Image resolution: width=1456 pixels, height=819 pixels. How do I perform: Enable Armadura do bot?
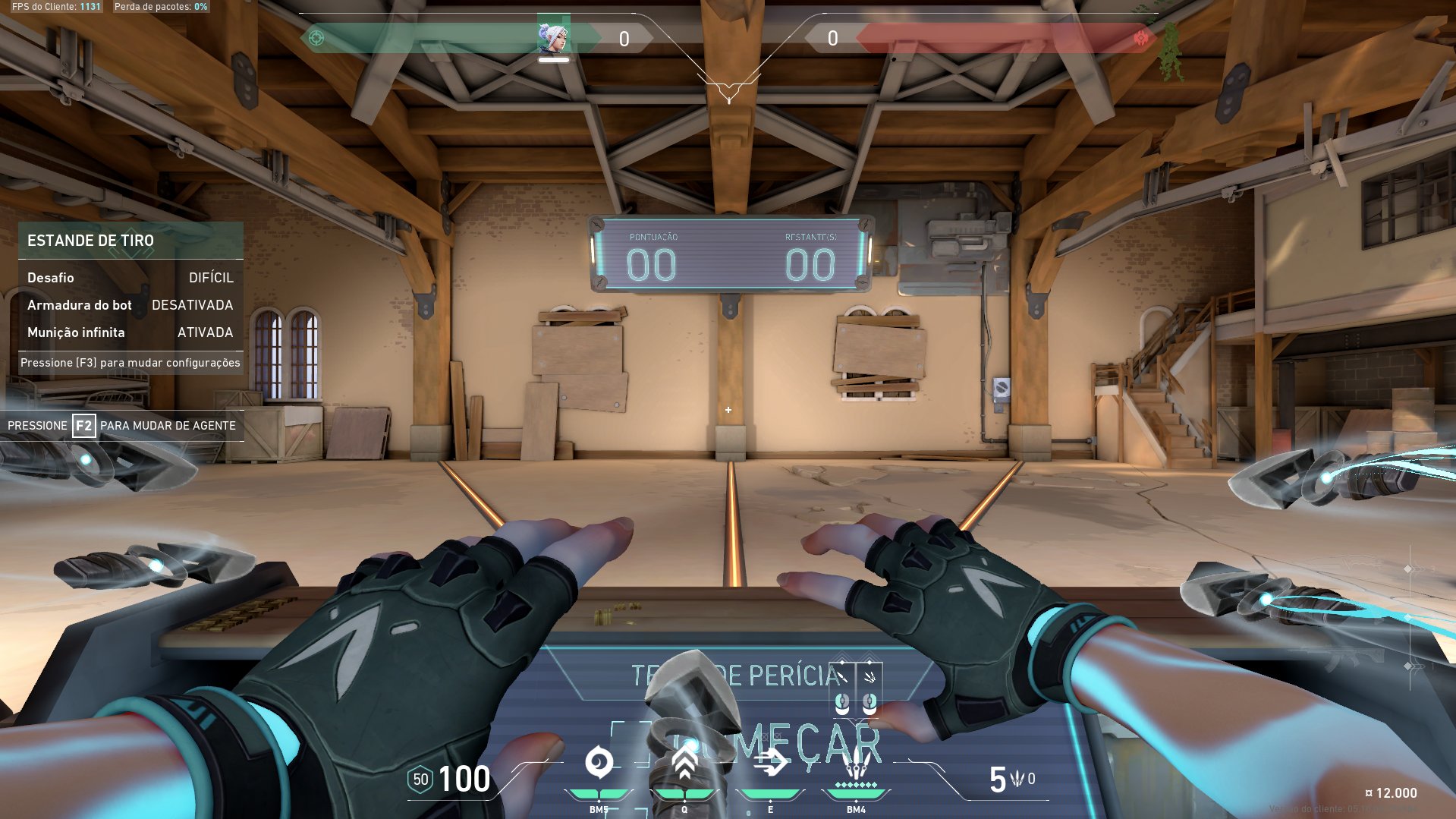[192, 304]
